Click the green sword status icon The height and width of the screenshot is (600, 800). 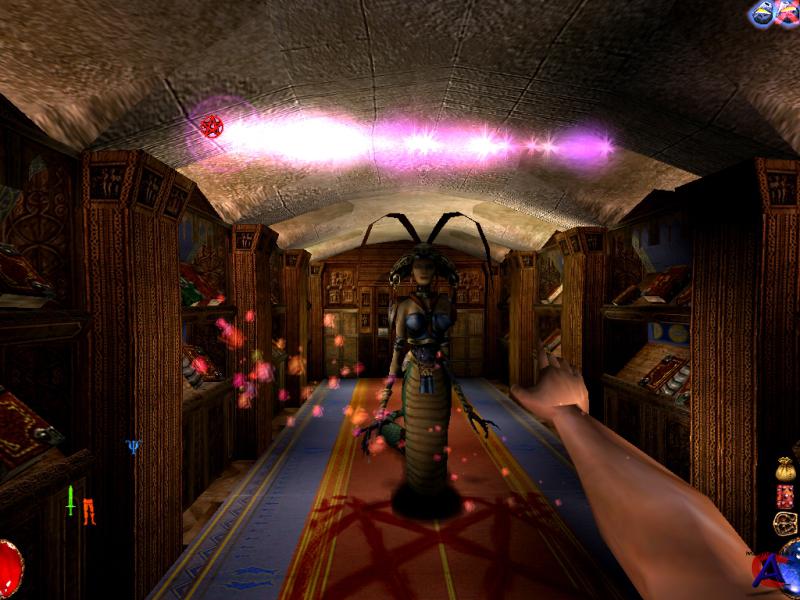coord(71,500)
